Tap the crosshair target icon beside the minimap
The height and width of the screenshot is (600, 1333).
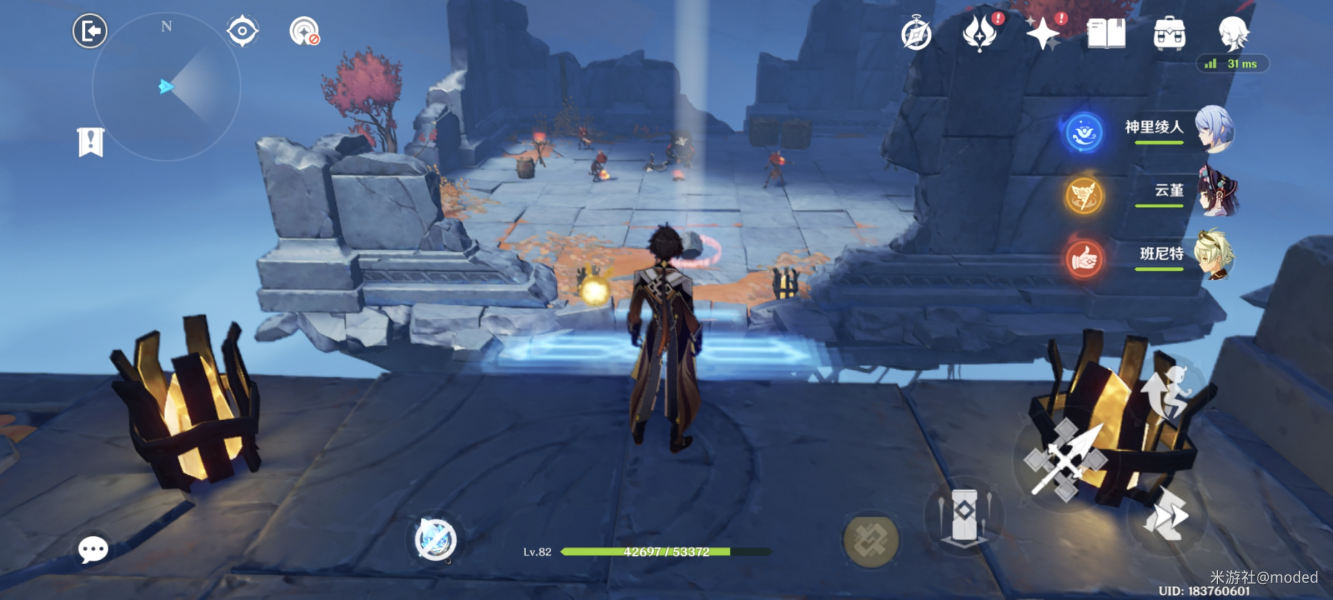242,31
